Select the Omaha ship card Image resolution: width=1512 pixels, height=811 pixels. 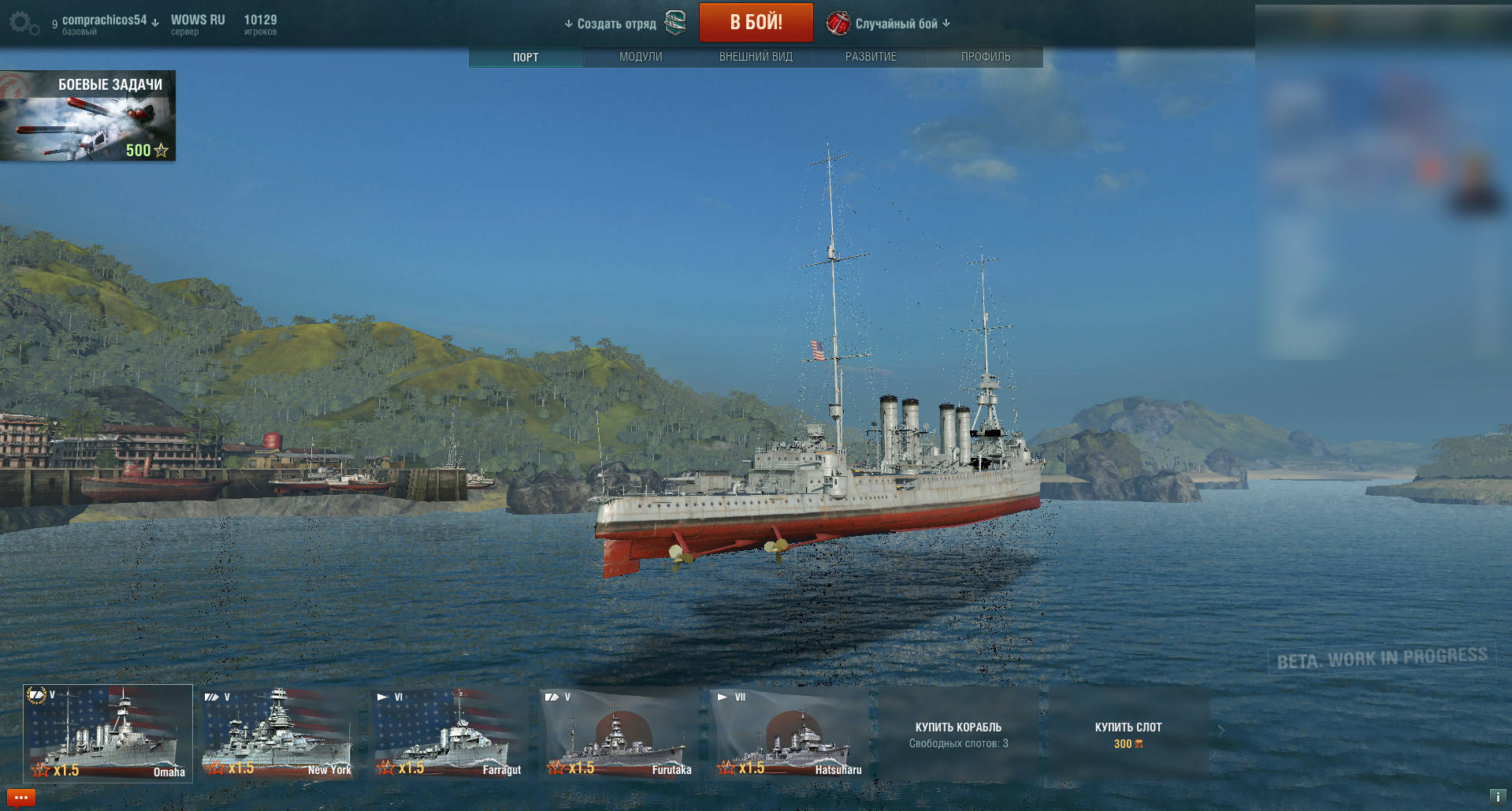108,733
